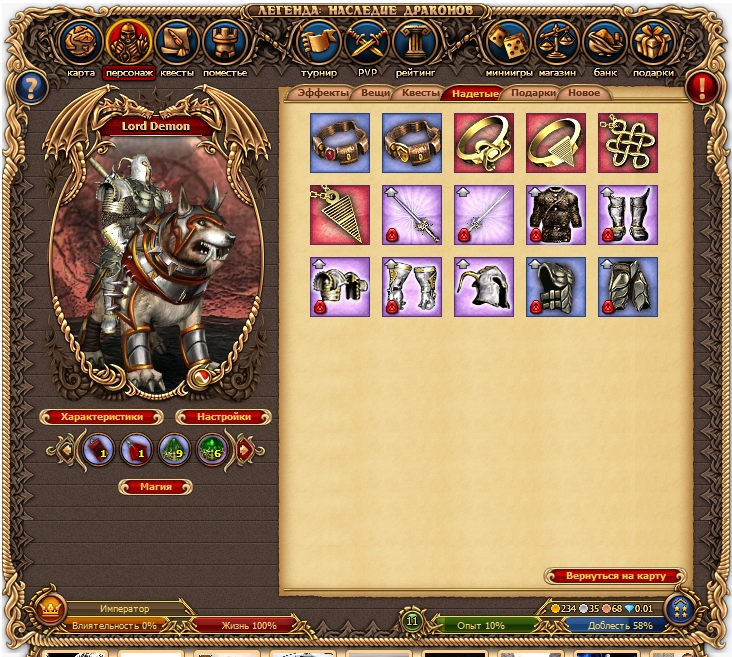The height and width of the screenshot is (657, 732).
Task: Open the Подарки inventory tab
Action: coord(531,93)
